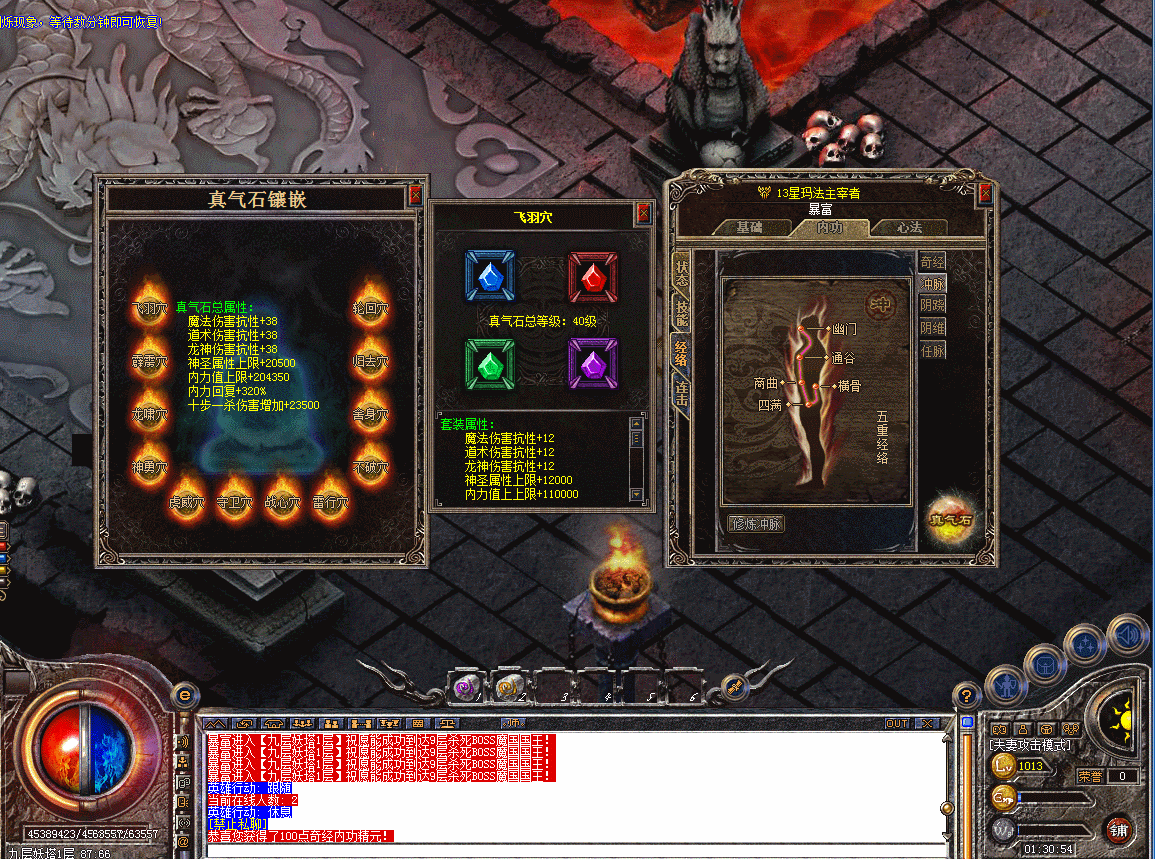Select the red qi stone slot

[593, 275]
